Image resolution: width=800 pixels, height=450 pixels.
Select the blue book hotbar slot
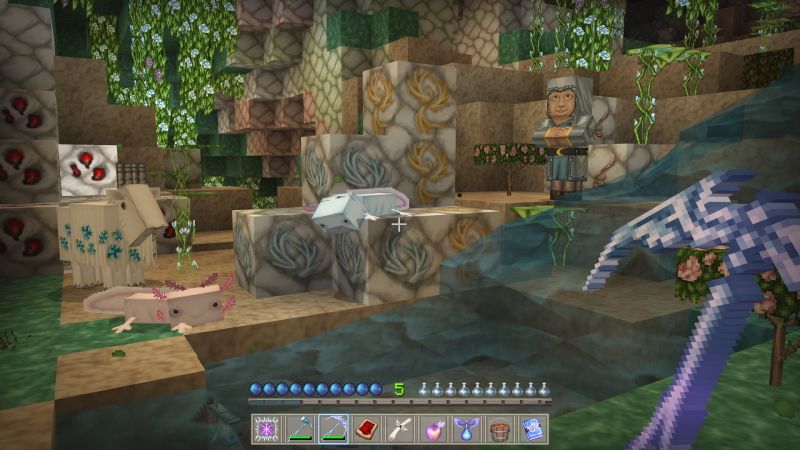[x=532, y=428]
